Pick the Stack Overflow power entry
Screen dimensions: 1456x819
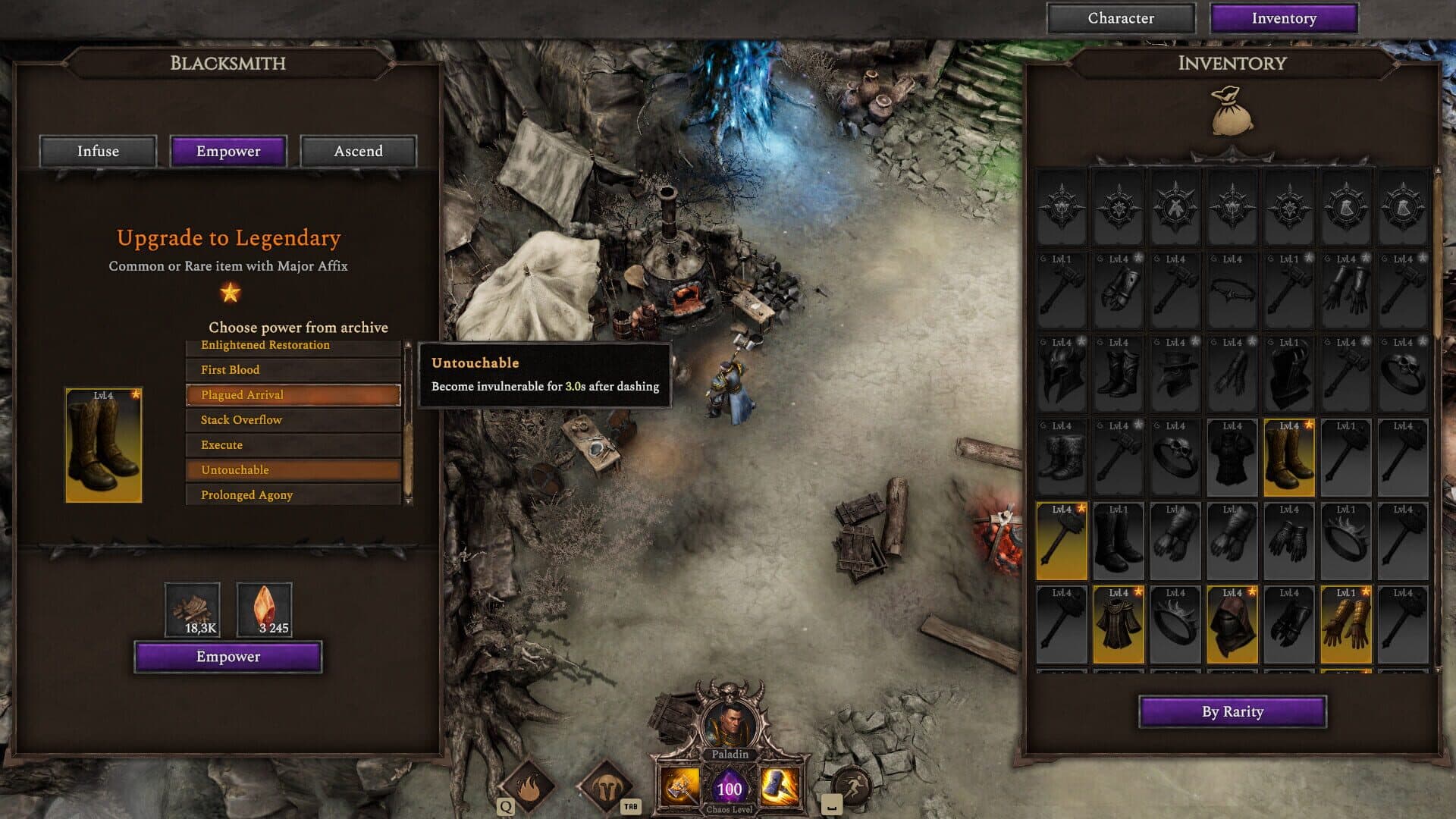(293, 419)
